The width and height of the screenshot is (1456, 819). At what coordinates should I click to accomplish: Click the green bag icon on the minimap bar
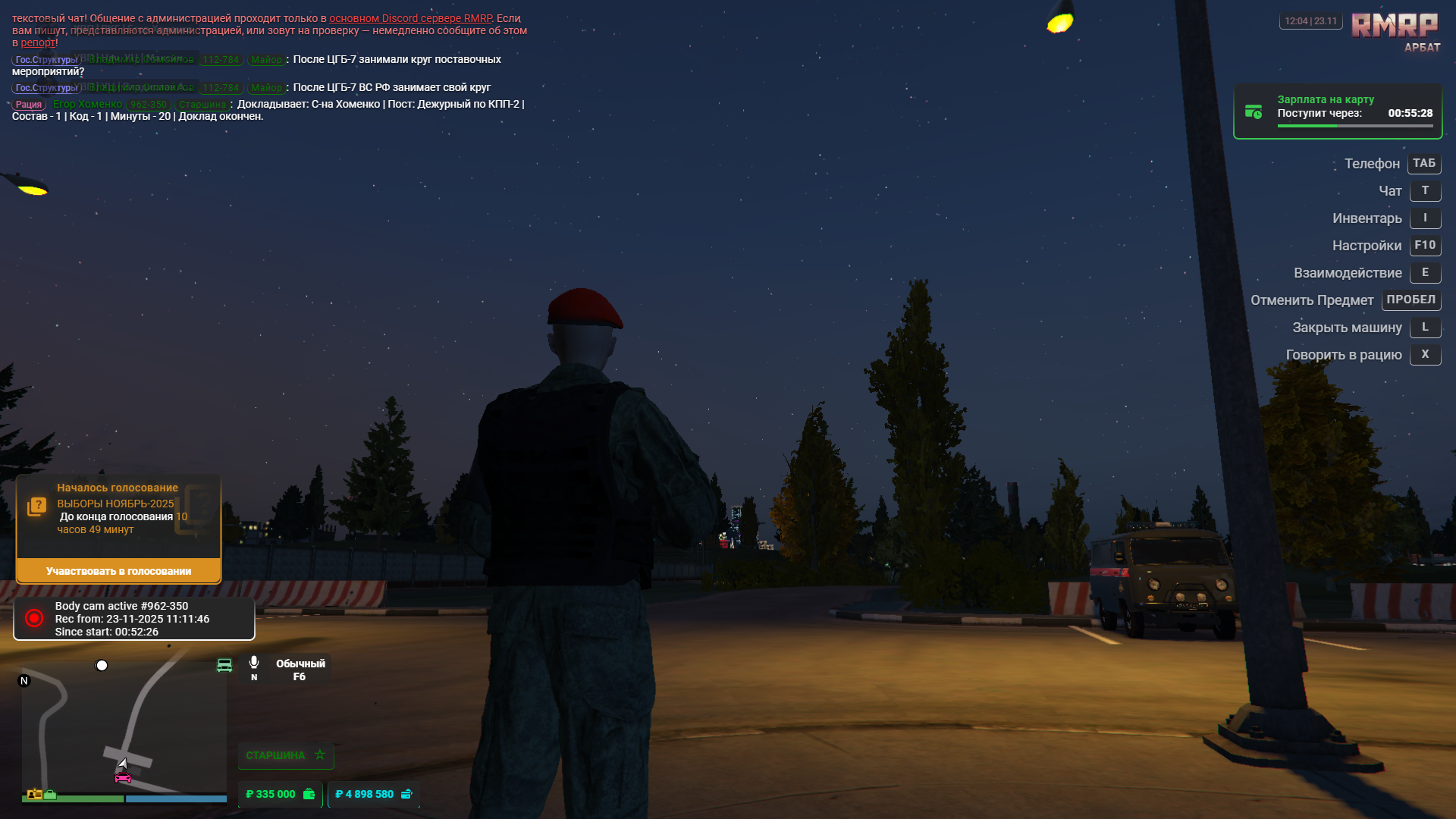[49, 795]
